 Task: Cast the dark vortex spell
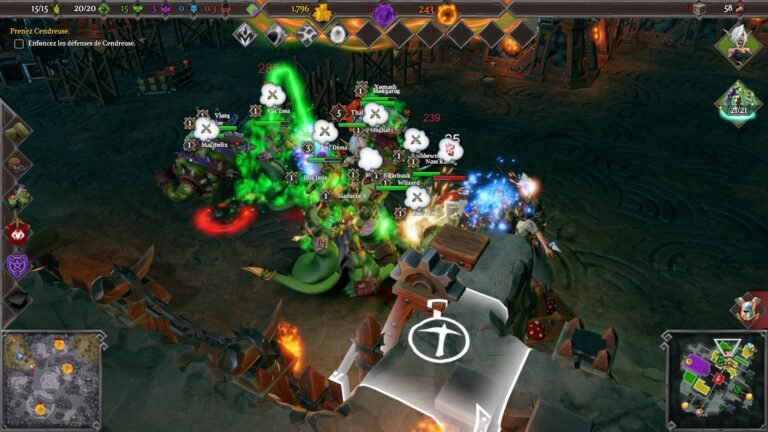[x=276, y=35]
